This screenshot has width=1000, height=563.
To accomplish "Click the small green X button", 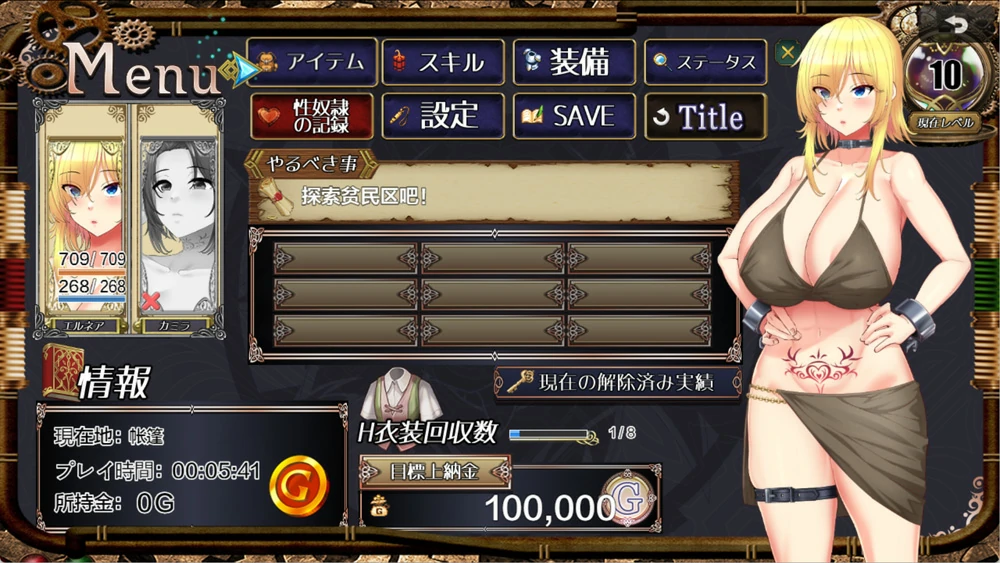I will pos(787,53).
